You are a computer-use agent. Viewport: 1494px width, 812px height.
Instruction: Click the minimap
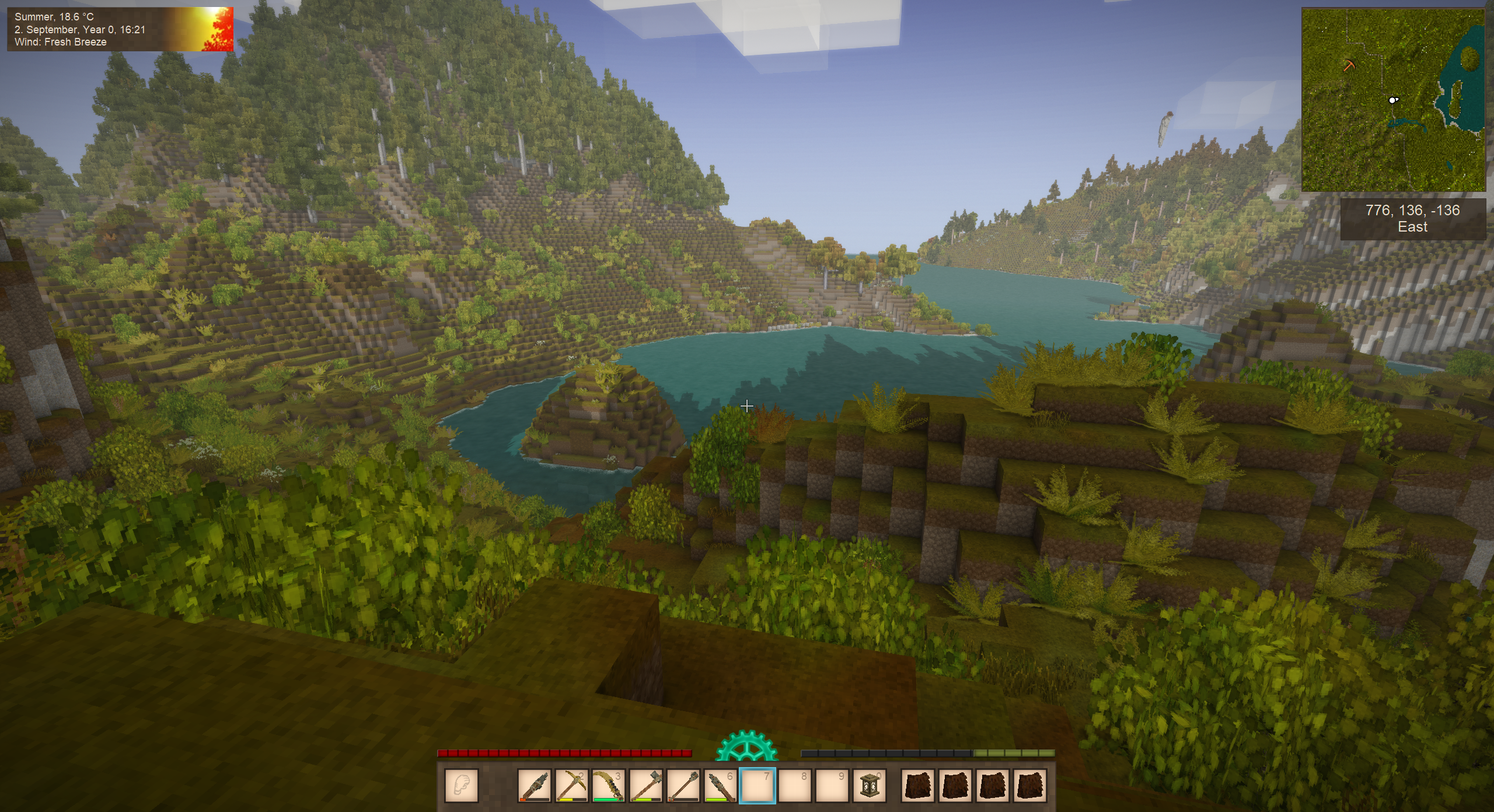(x=1394, y=100)
